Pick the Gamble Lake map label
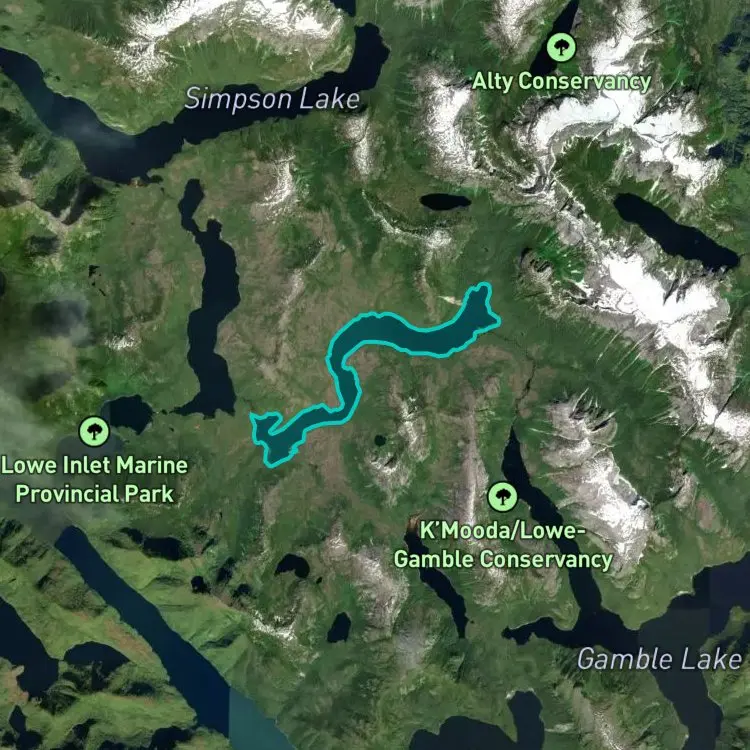The image size is (750, 750). coord(659,658)
